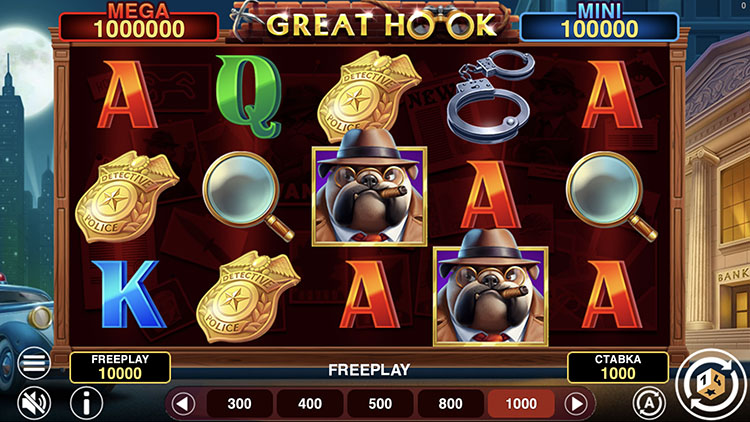Set the bet to 500
Screen dimensions: 750x422
click(380, 404)
